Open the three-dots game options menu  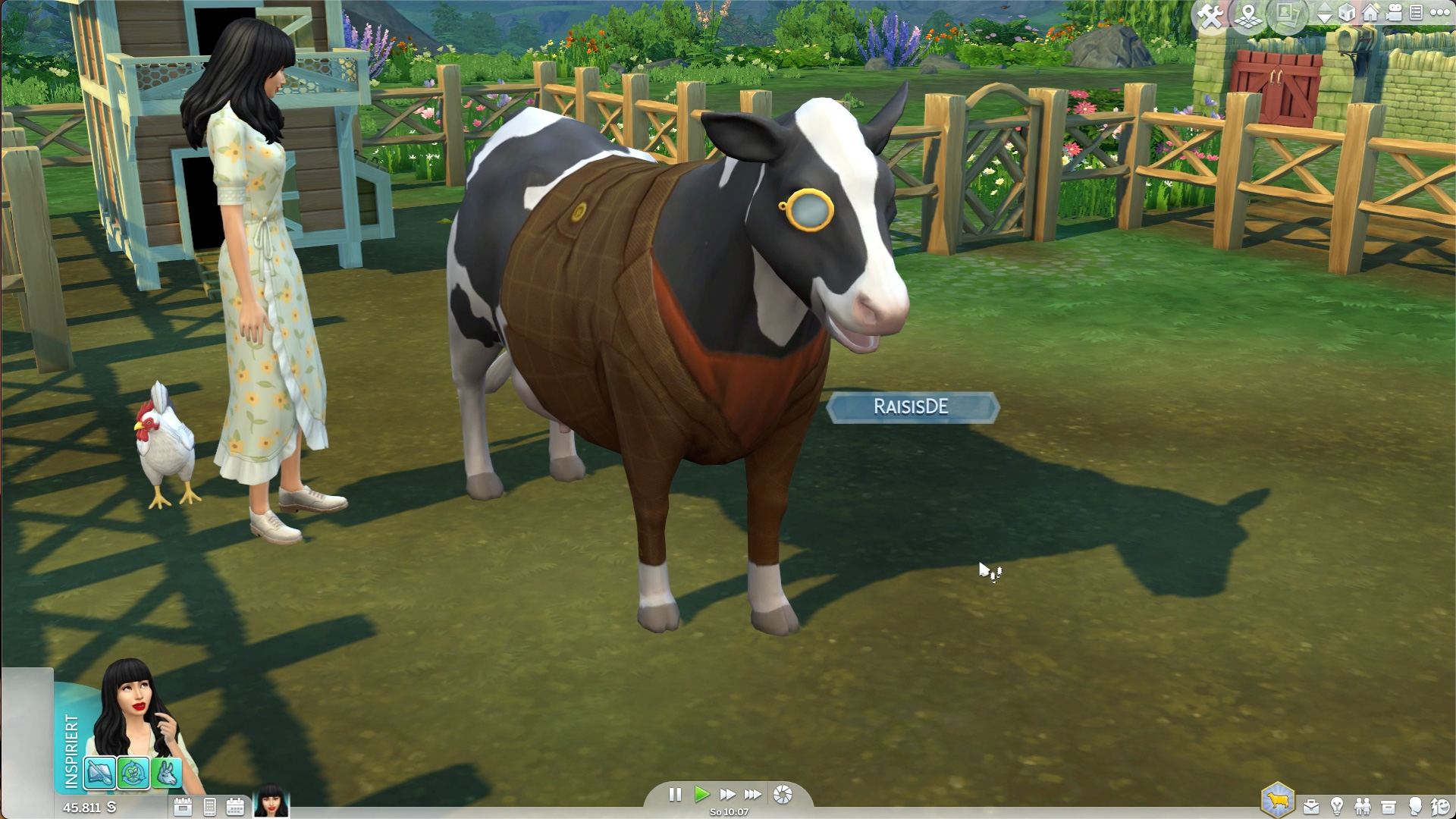tap(1440, 12)
